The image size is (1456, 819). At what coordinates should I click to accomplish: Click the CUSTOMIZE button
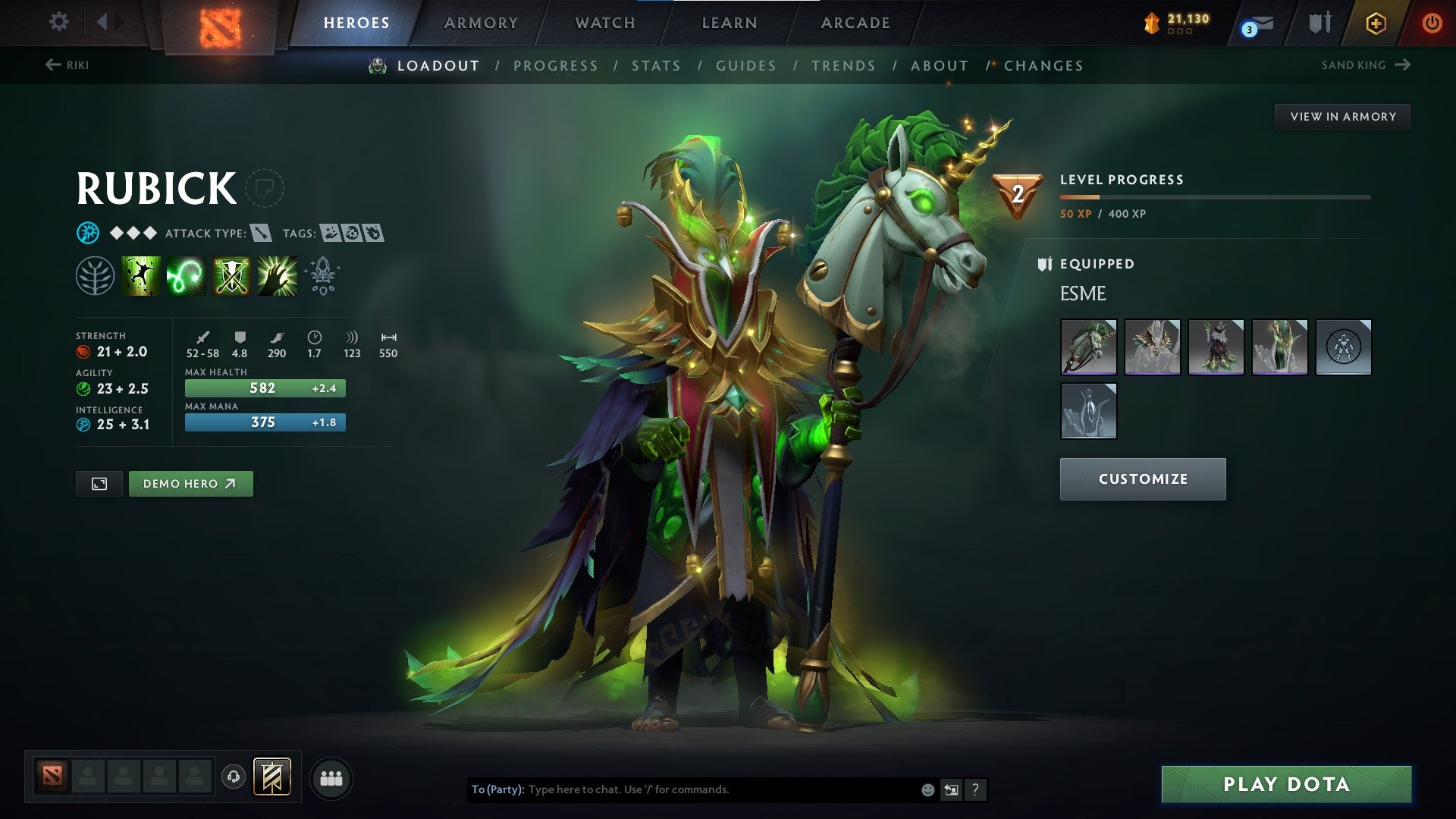[1142, 479]
